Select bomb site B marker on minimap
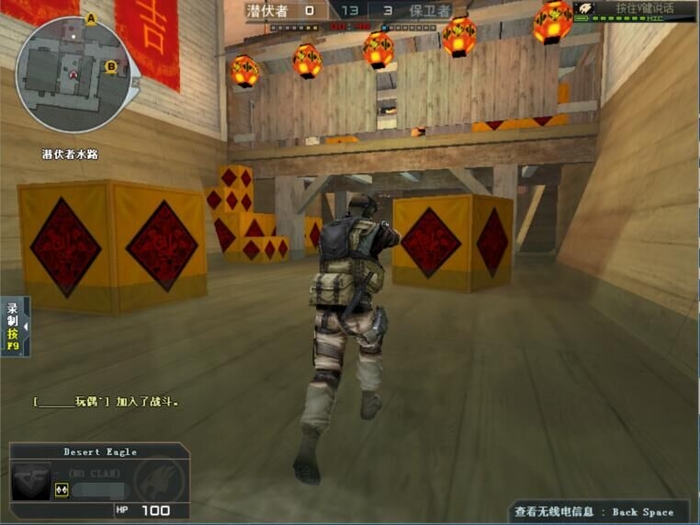This screenshot has height=525, width=700. click(110, 67)
